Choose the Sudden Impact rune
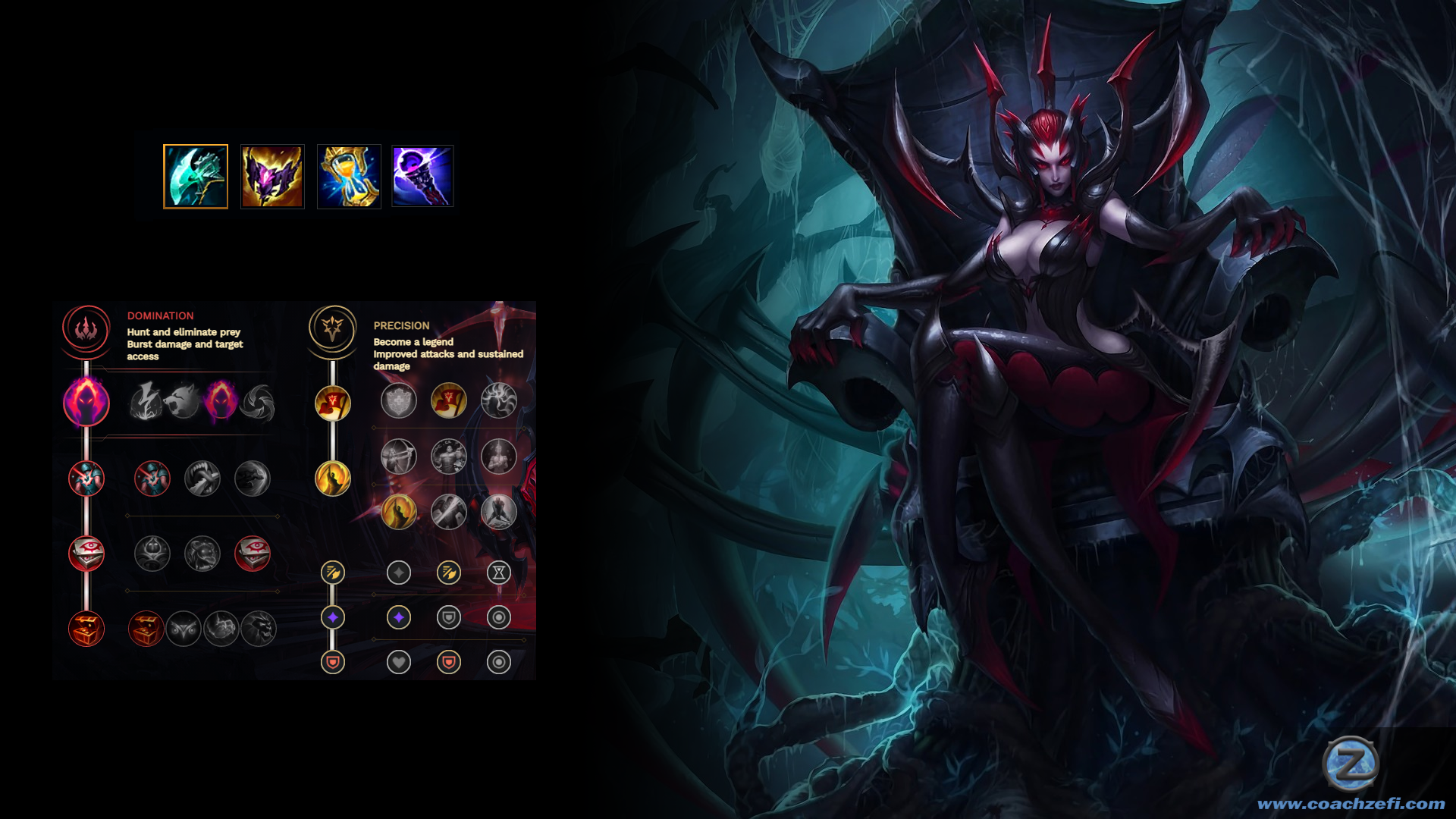 coord(253,479)
